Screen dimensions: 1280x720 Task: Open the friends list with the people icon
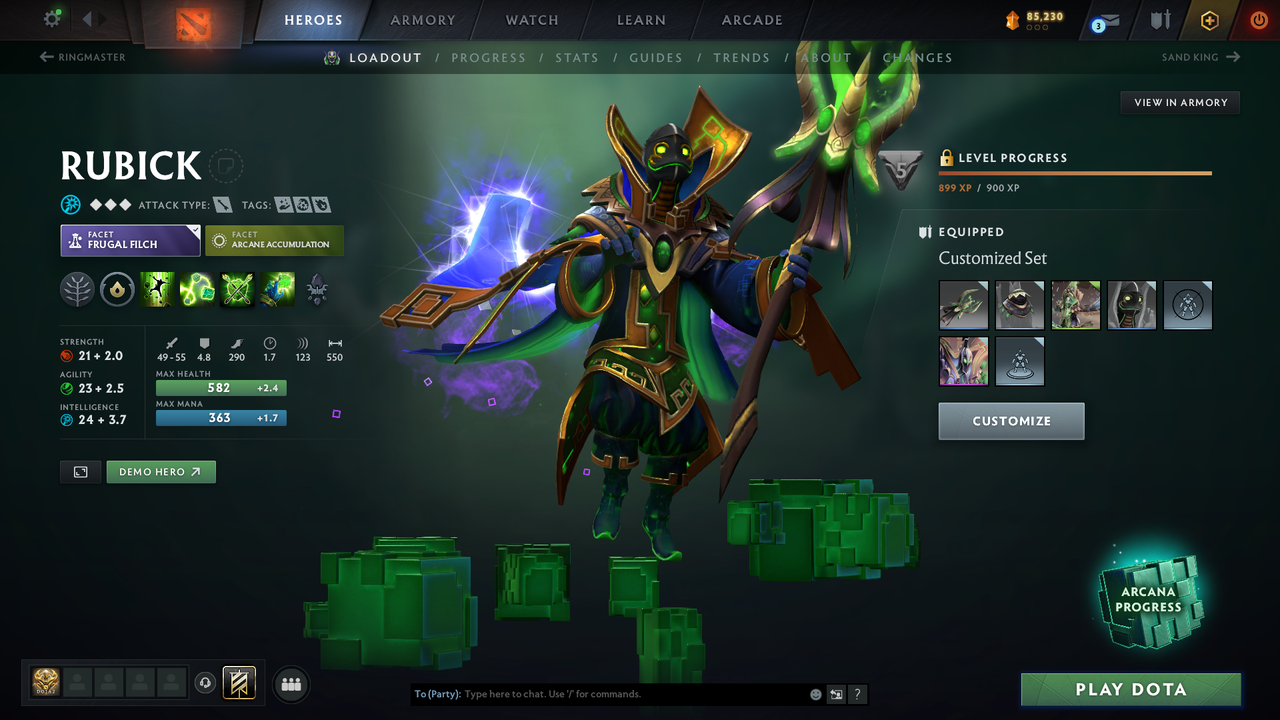coord(290,684)
